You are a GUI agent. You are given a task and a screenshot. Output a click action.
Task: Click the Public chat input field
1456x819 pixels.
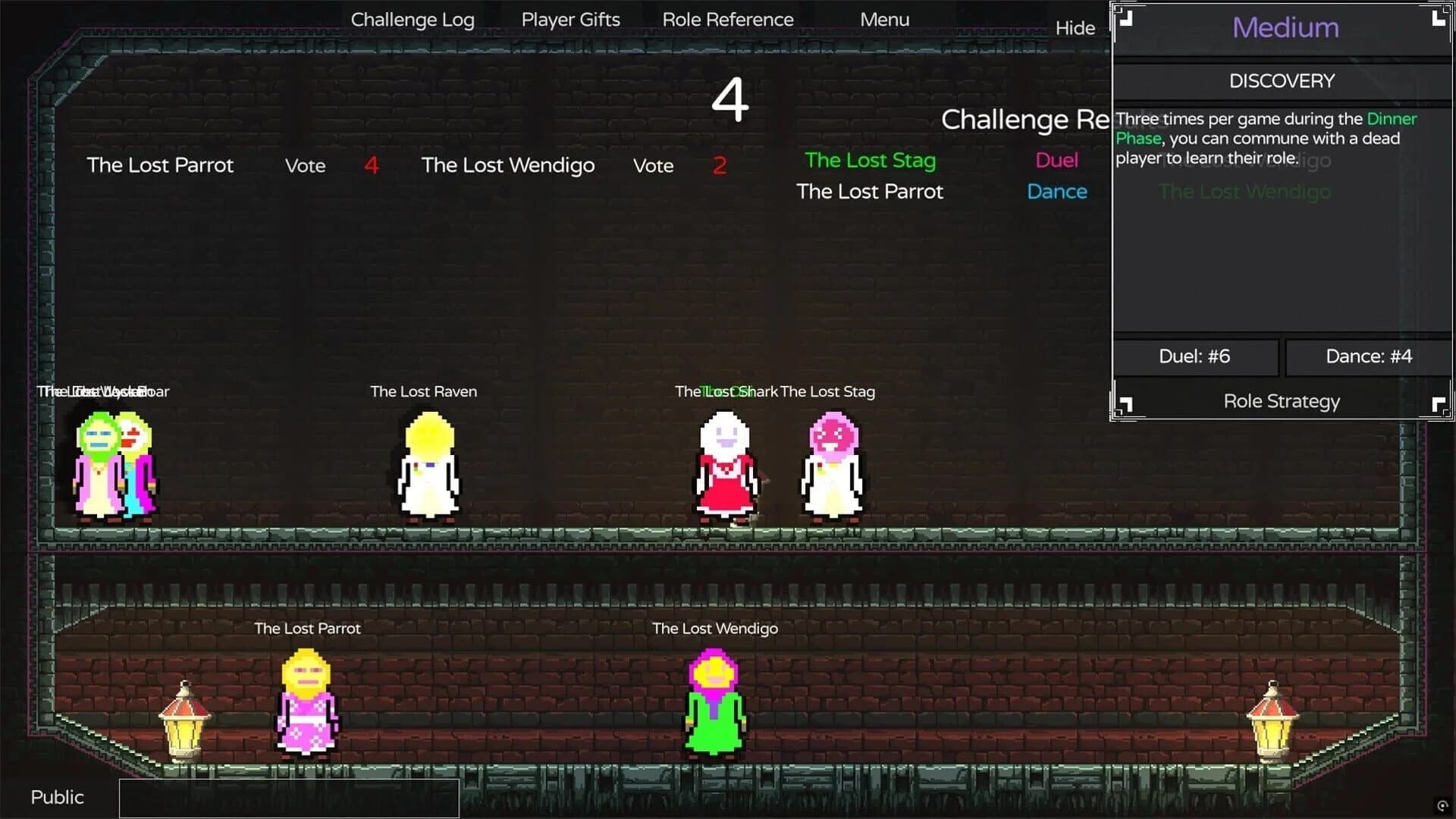tap(288, 797)
